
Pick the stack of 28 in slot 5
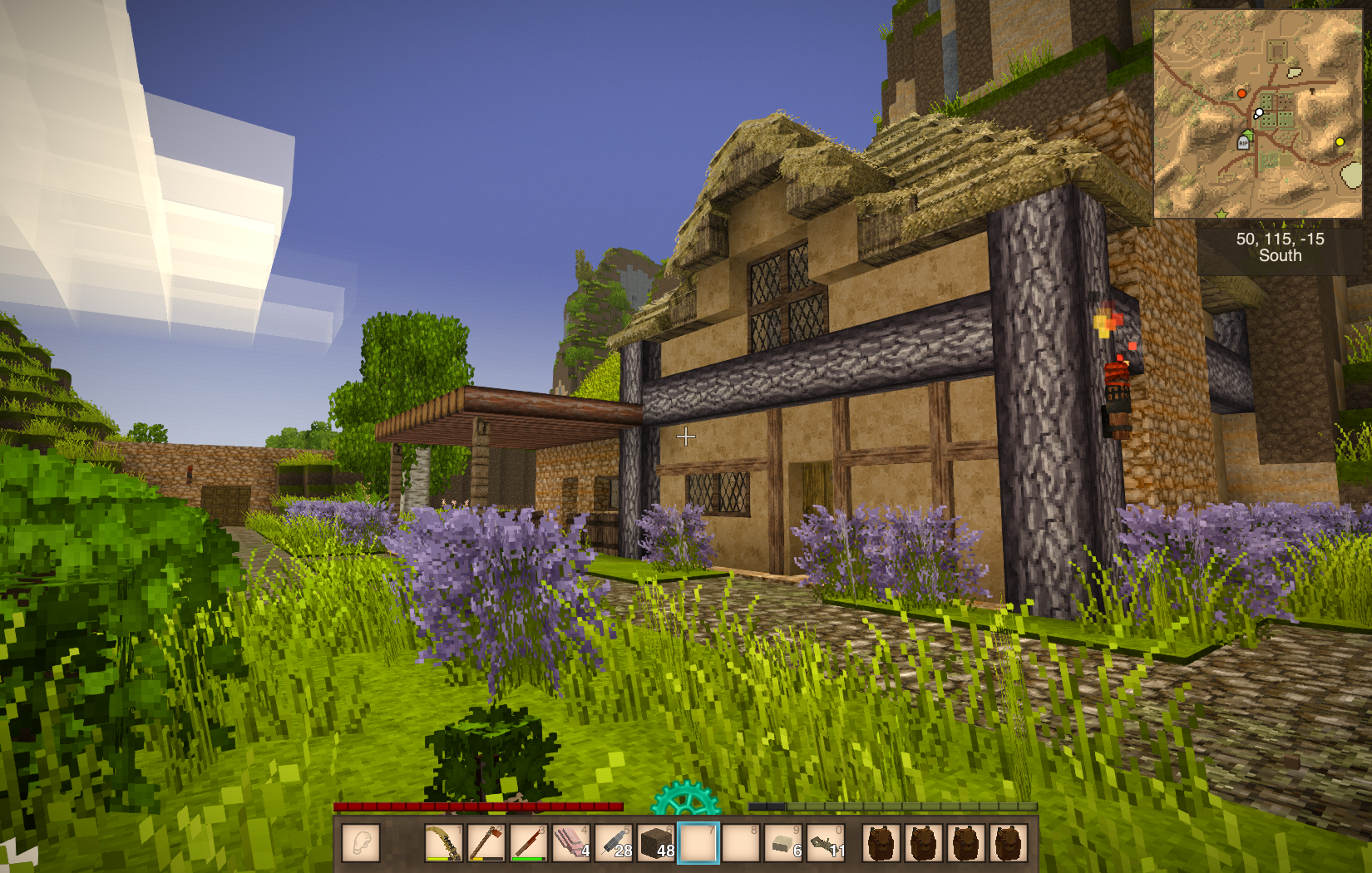tap(614, 842)
